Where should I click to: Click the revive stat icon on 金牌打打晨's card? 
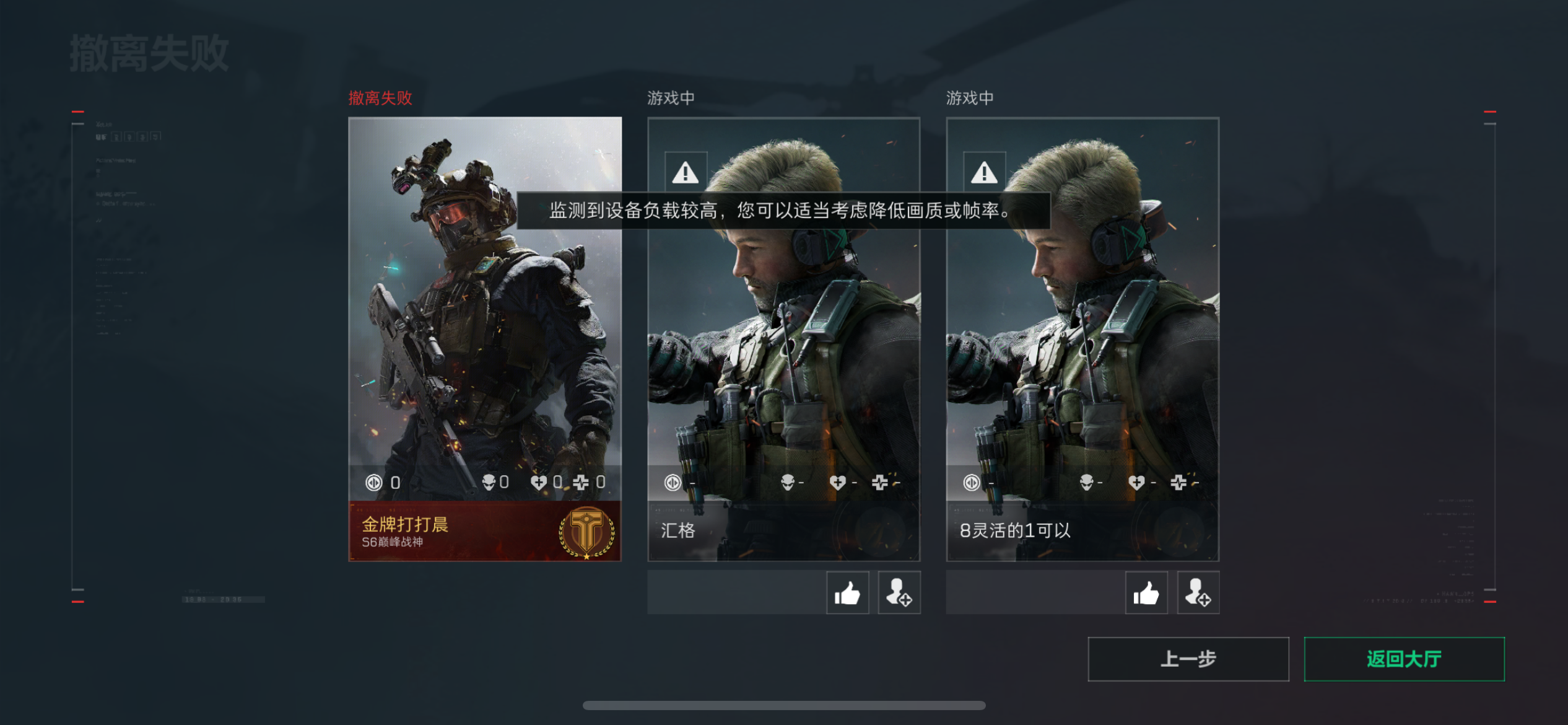click(x=581, y=481)
